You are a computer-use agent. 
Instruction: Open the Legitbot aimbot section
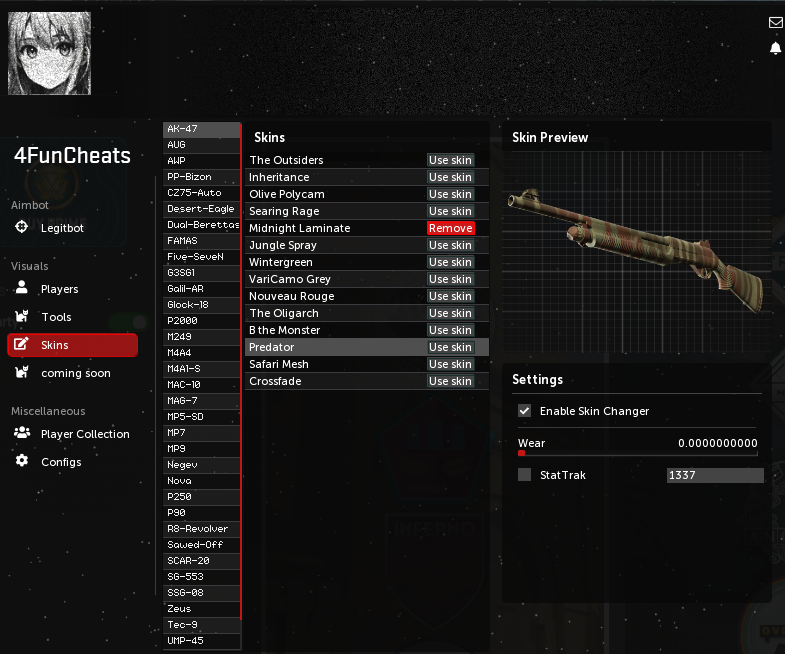click(x=61, y=228)
